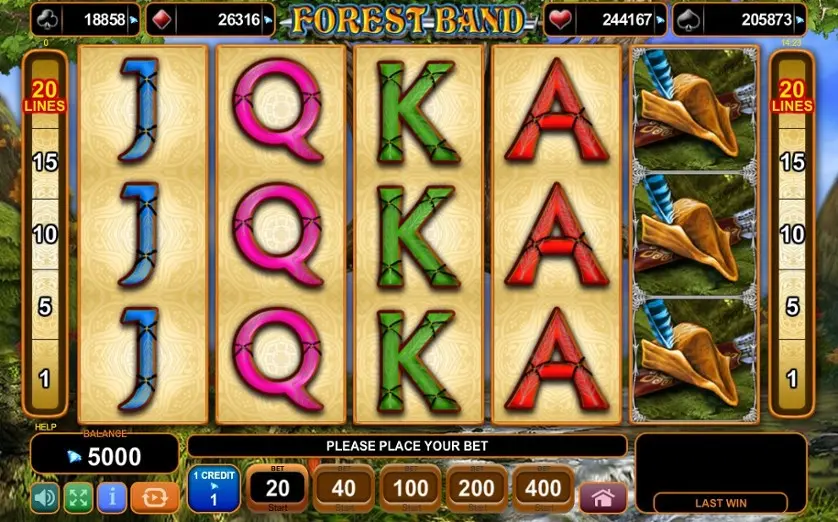Select 1 line on the left selector
Image resolution: width=838 pixels, height=522 pixels.
(x=45, y=379)
